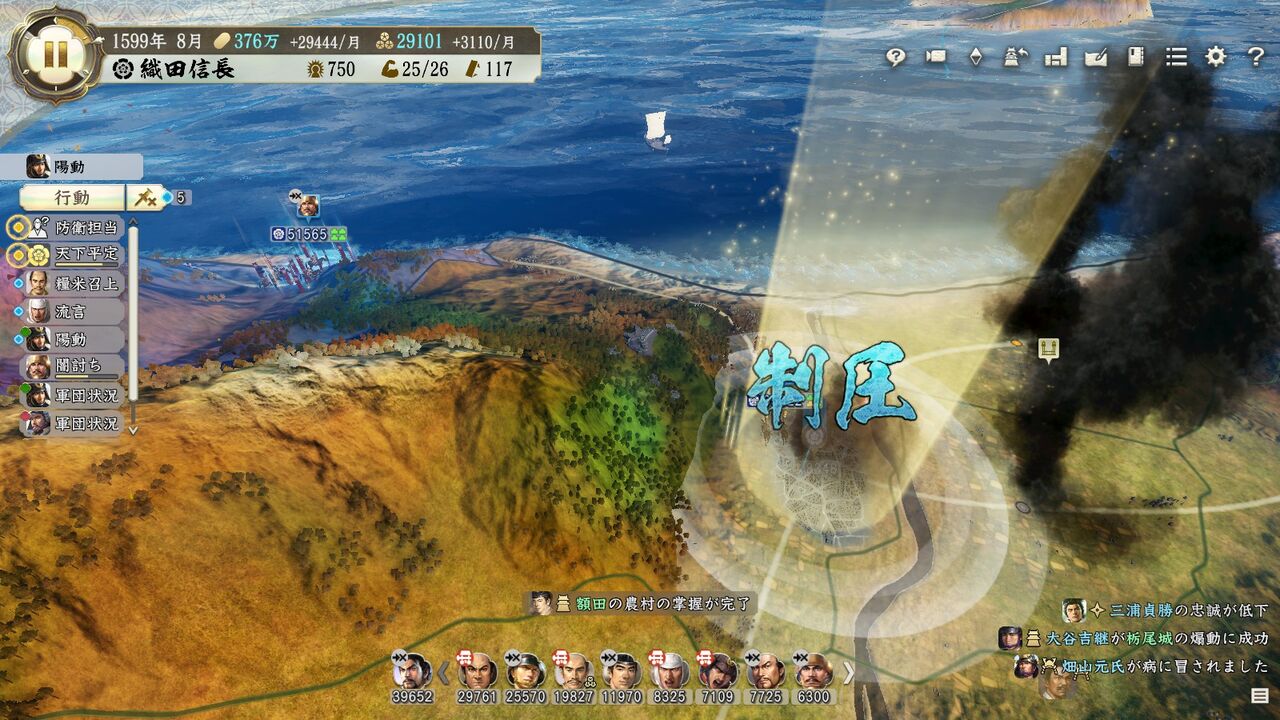This screenshot has width=1280, height=720.
Task: Click the camera view icon
Action: click(936, 57)
